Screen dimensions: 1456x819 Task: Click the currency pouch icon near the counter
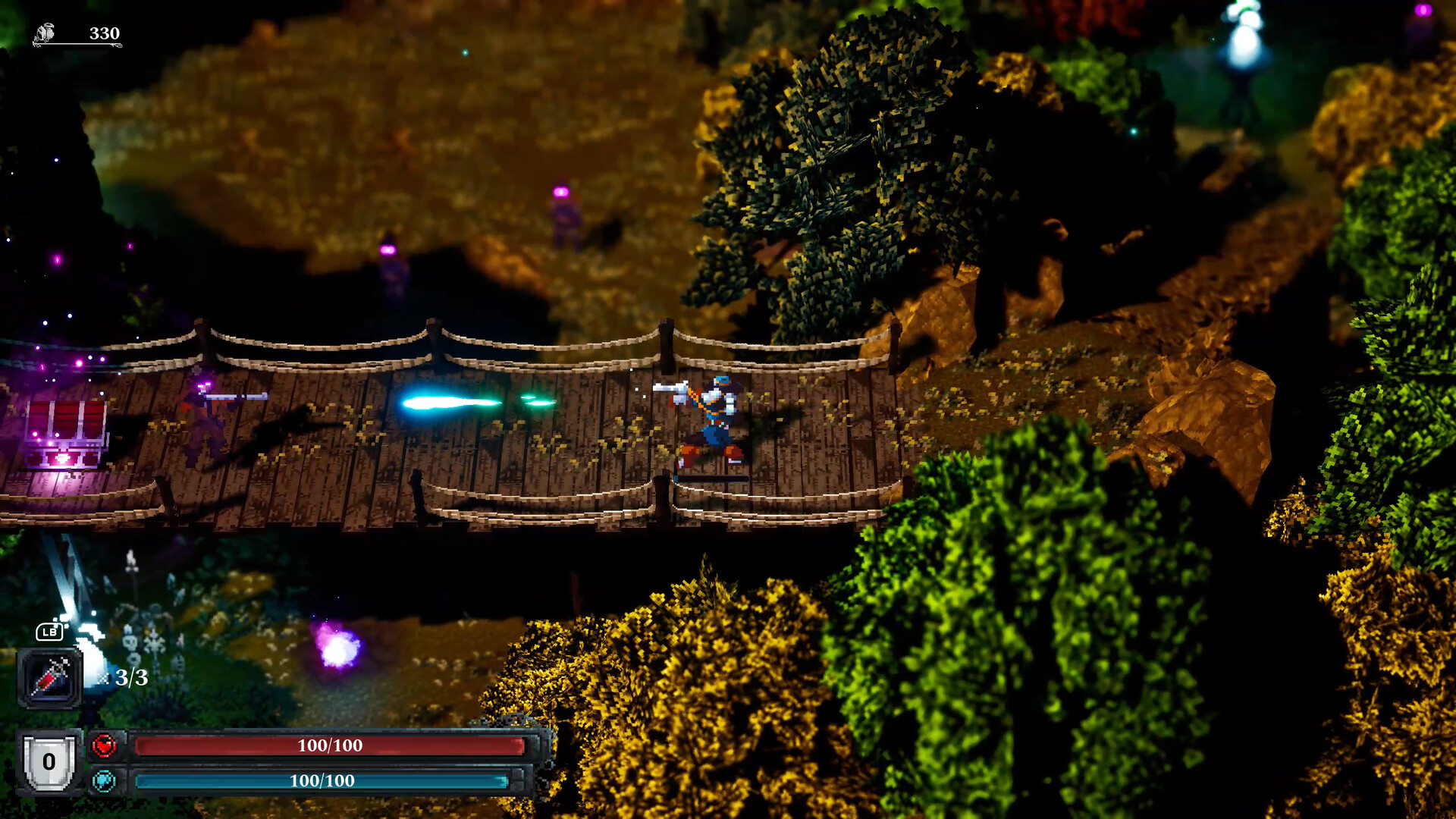click(45, 32)
